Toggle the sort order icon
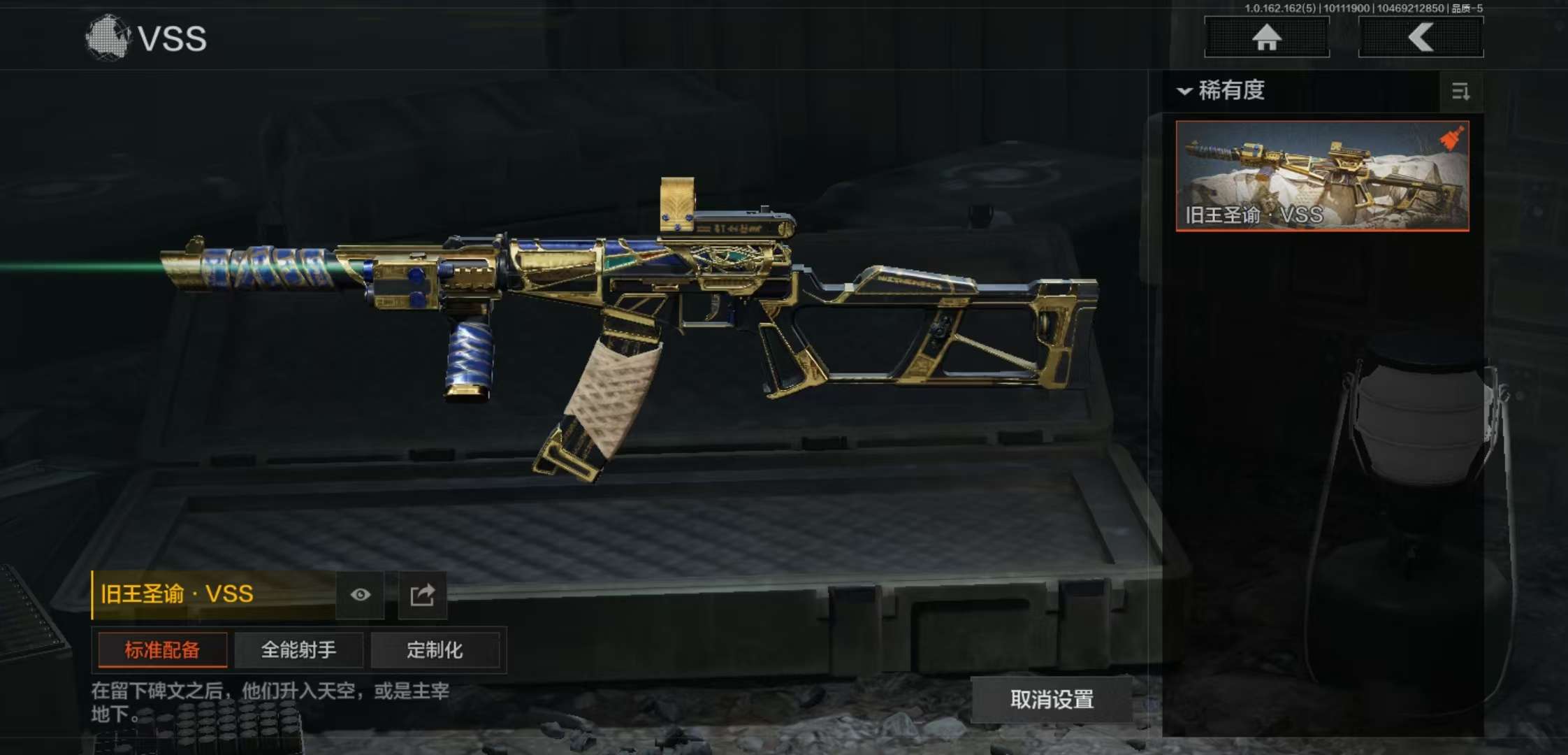The width and height of the screenshot is (1568, 755). tap(1460, 92)
